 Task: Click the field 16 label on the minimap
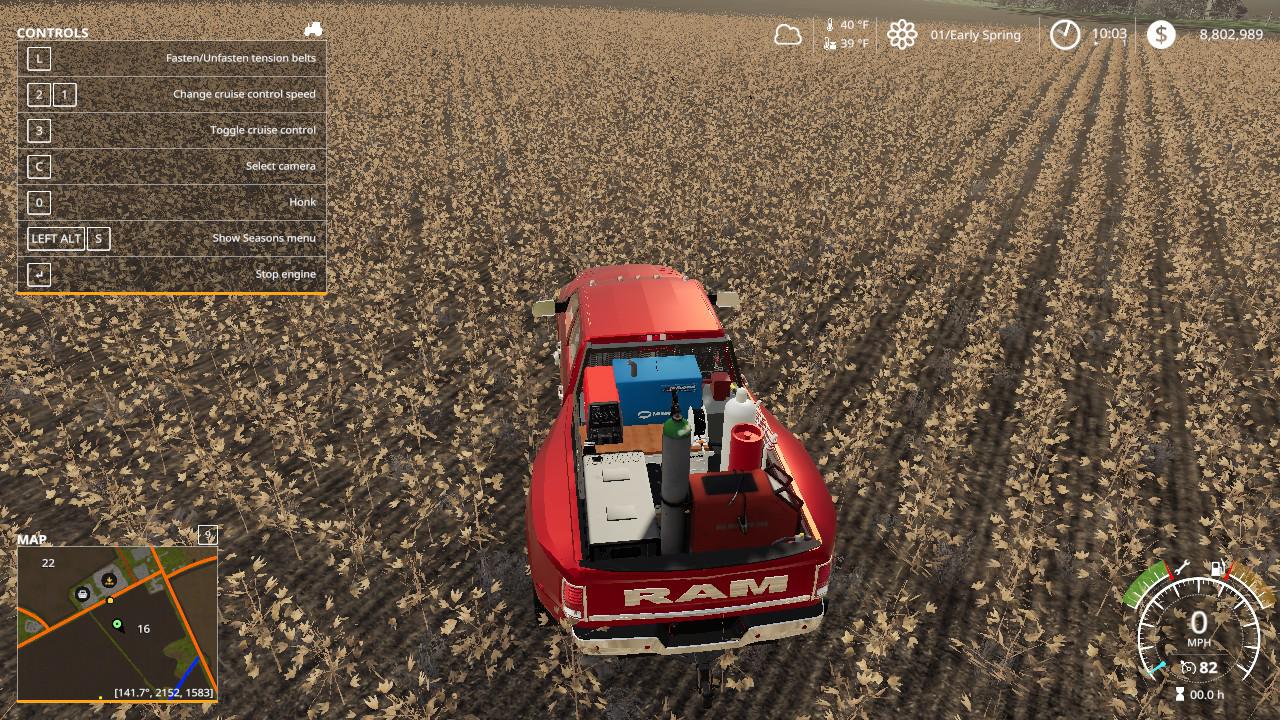click(143, 629)
